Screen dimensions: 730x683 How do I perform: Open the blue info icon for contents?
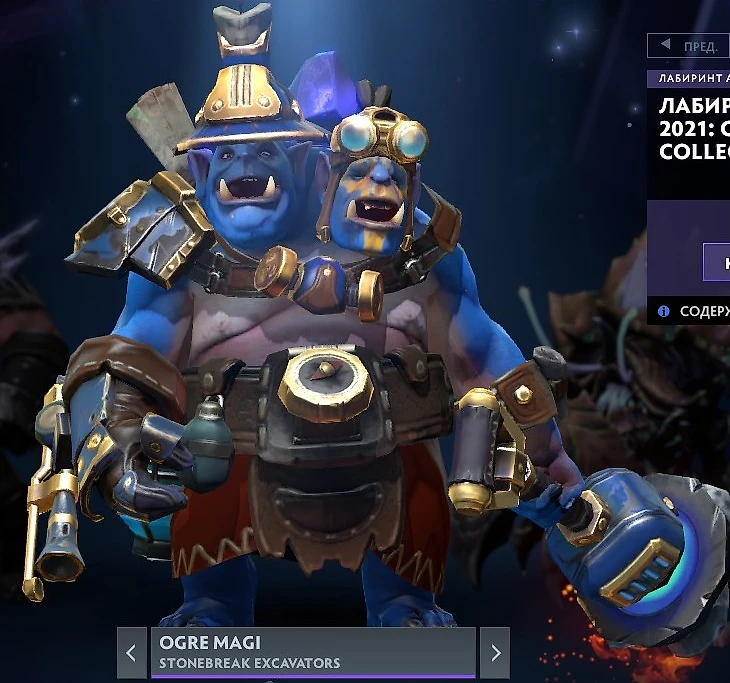[x=663, y=312]
